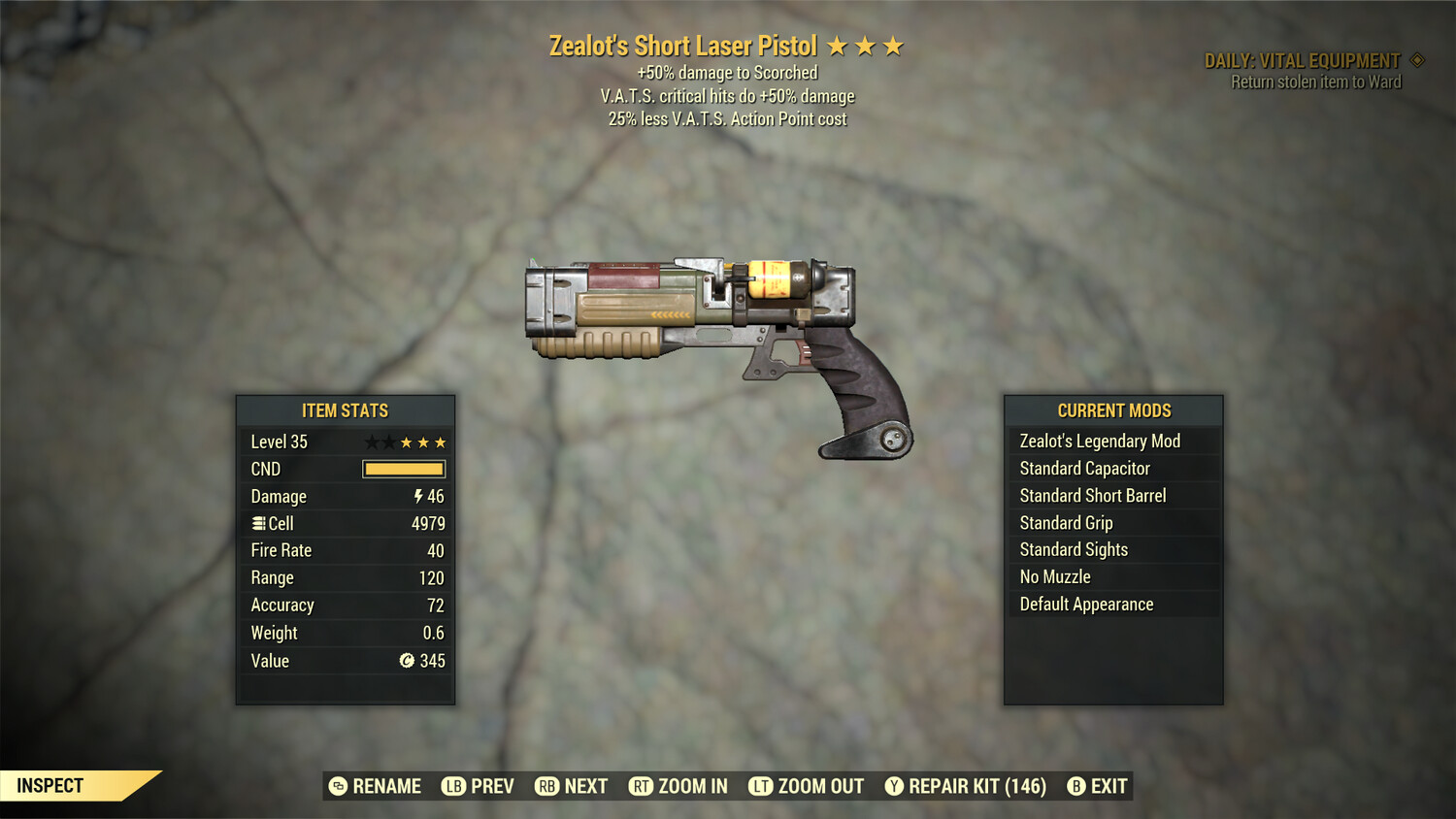Switch to the Inspect tab

(50, 785)
